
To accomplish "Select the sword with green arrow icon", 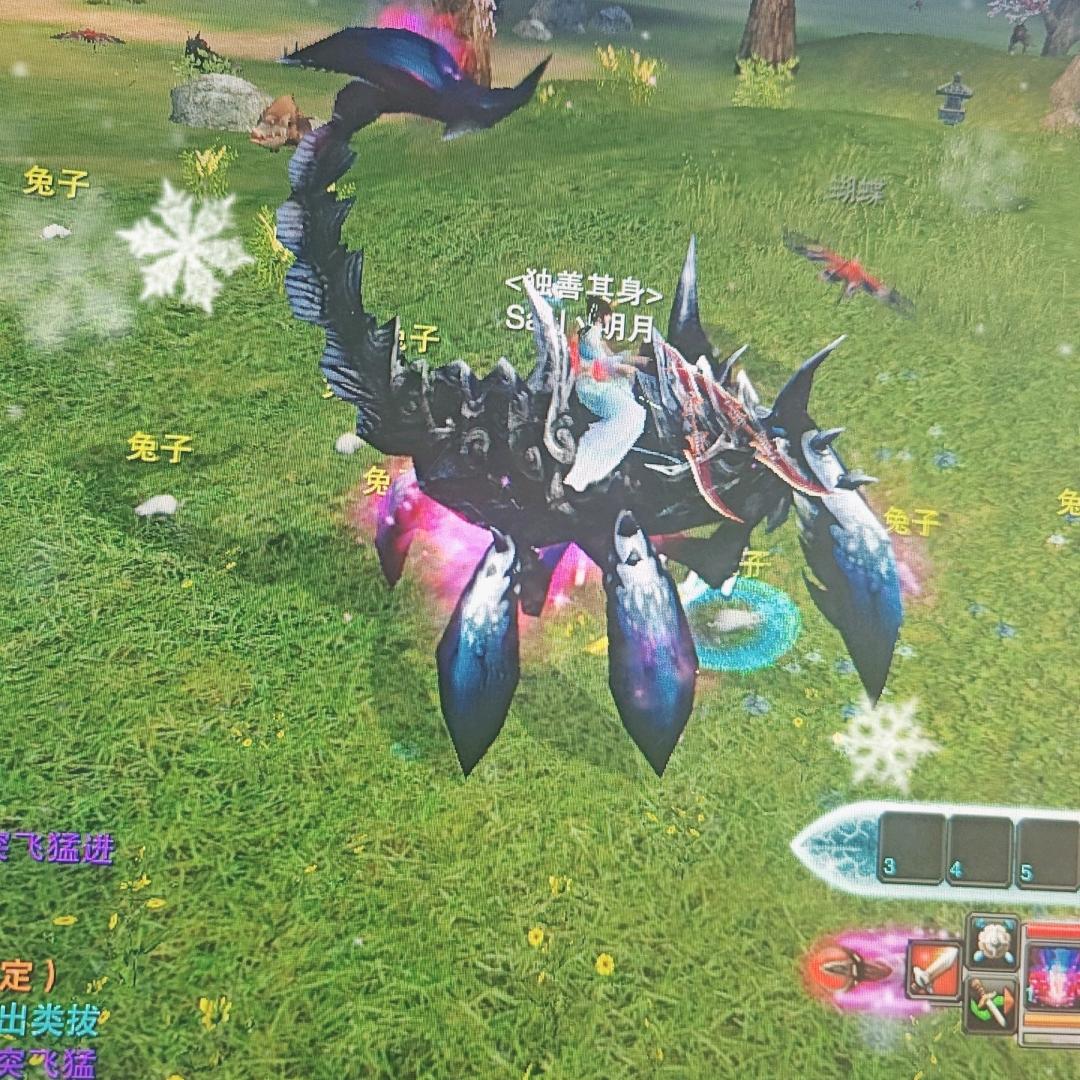I will click(x=991, y=1003).
